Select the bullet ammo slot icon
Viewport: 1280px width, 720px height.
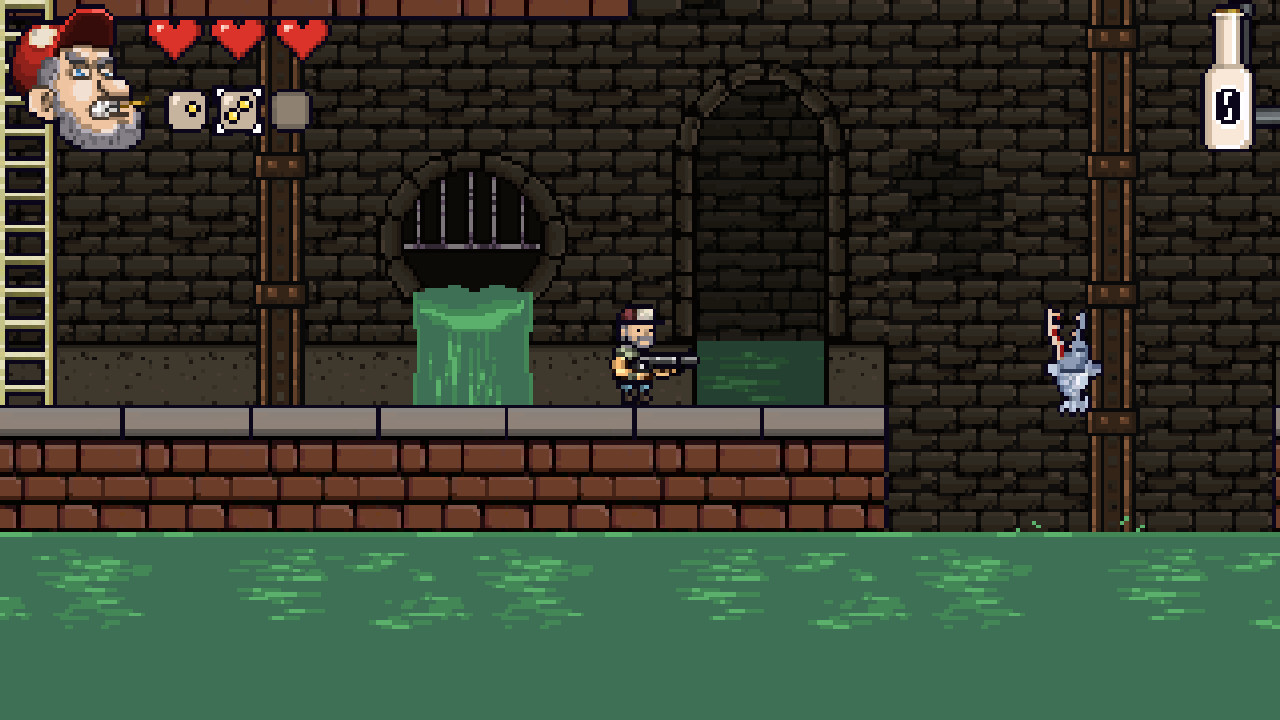pos(184,109)
